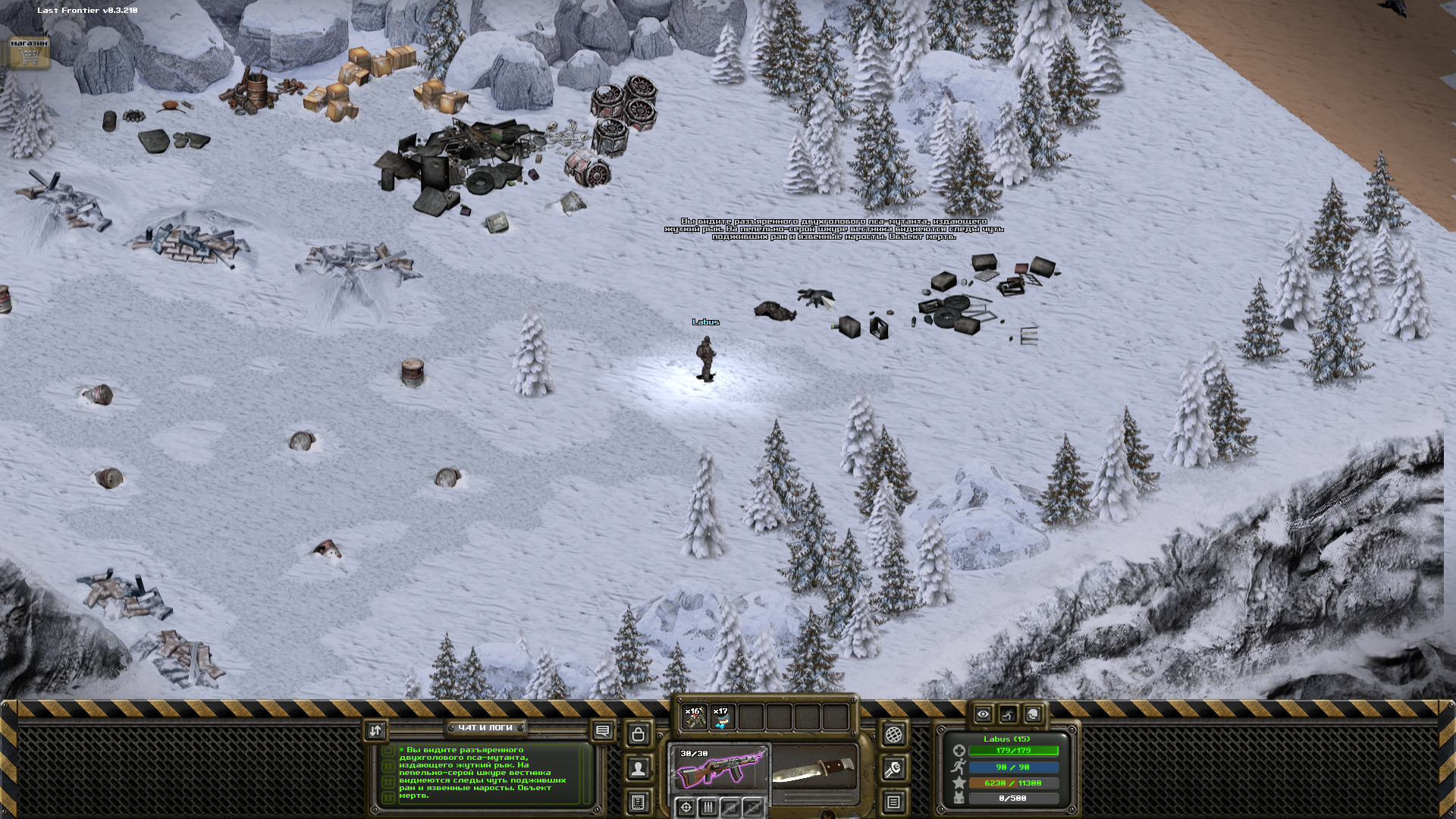Open the inventory bag button

[639, 734]
